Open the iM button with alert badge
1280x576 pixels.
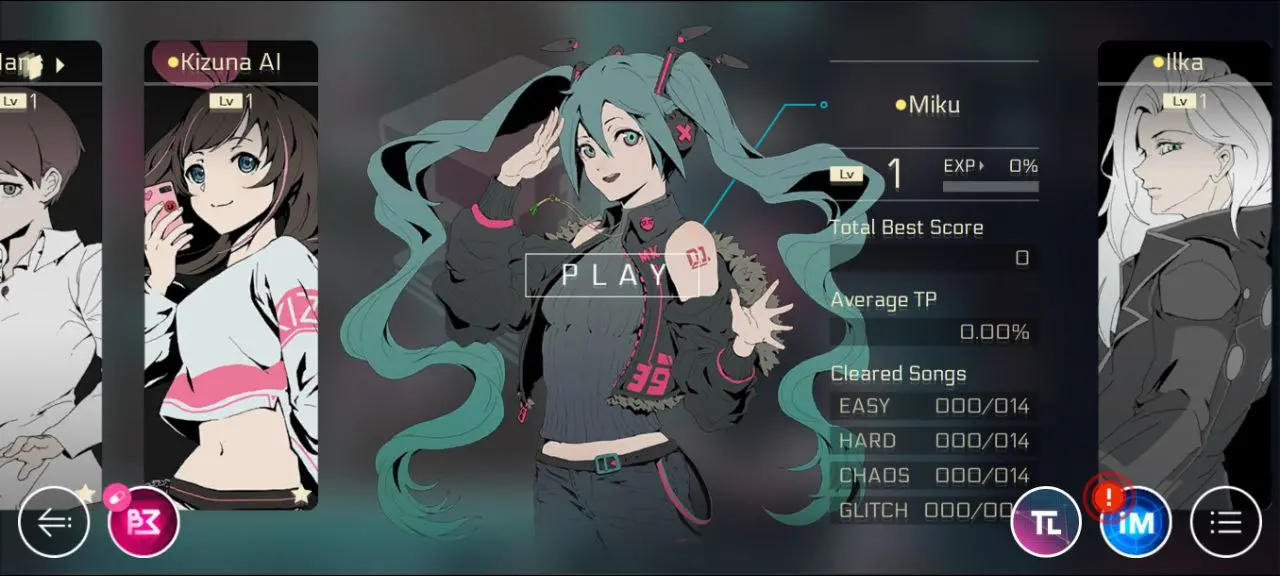pos(1136,521)
